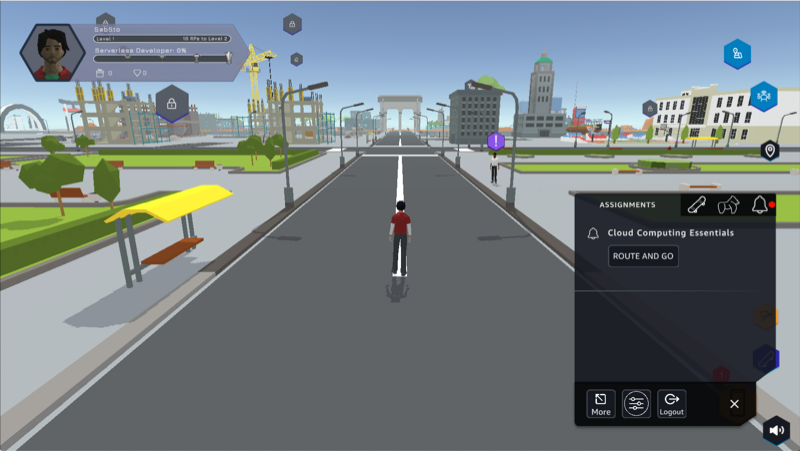The image size is (800, 451).
Task: Switch to the skateboard tab
Action: point(698,205)
